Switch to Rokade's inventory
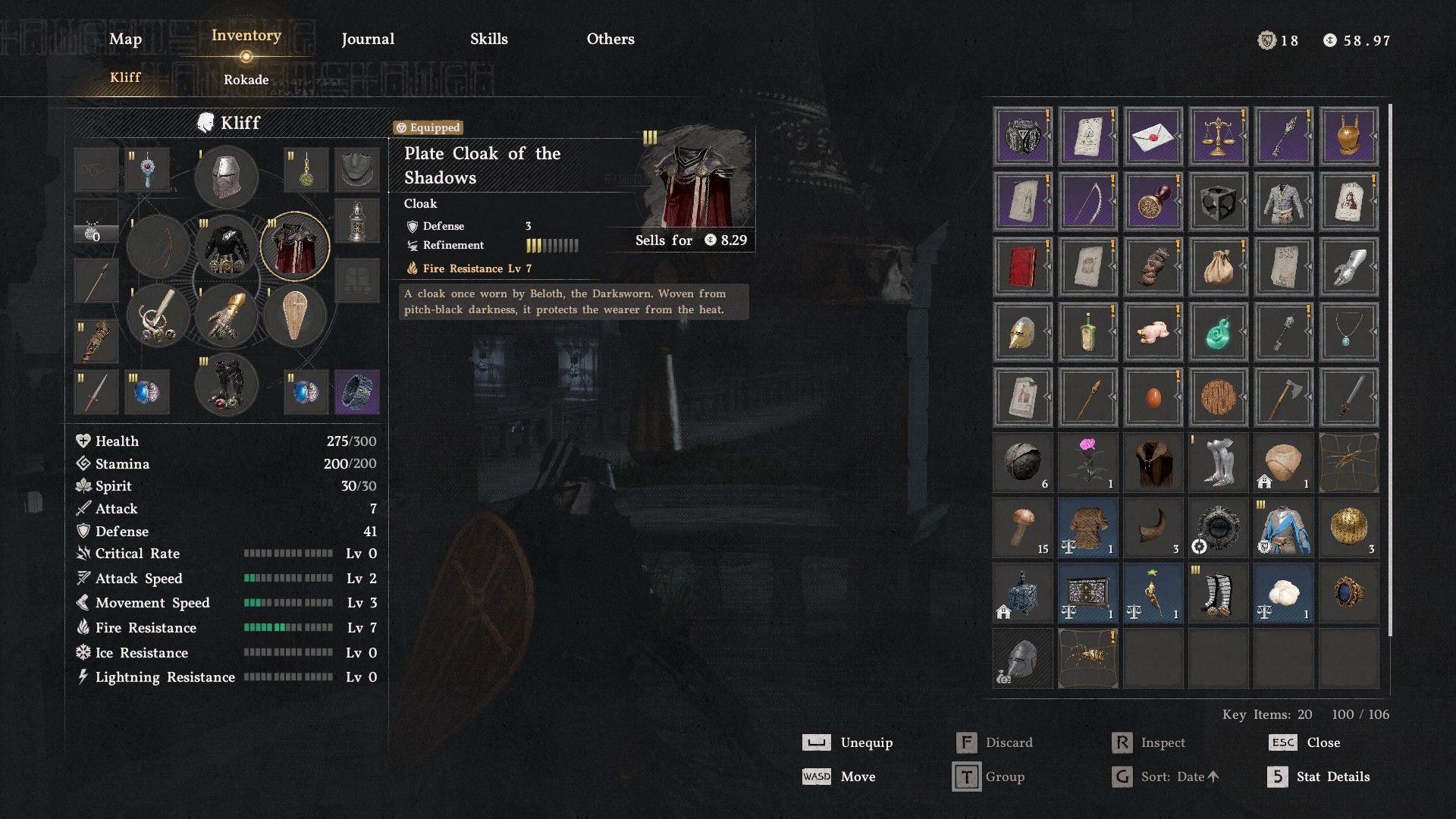The image size is (1456, 819). coord(246,80)
